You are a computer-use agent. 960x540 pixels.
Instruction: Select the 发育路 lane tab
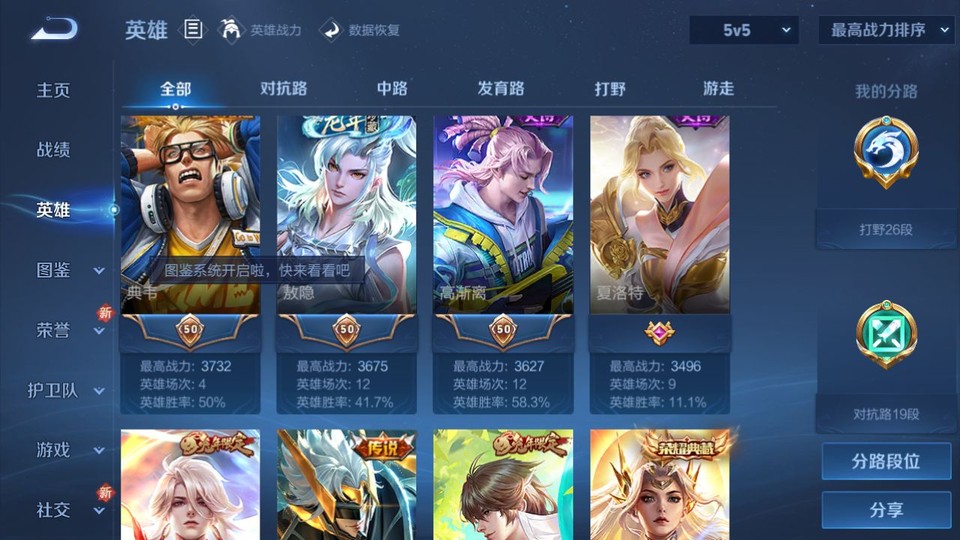tap(501, 88)
